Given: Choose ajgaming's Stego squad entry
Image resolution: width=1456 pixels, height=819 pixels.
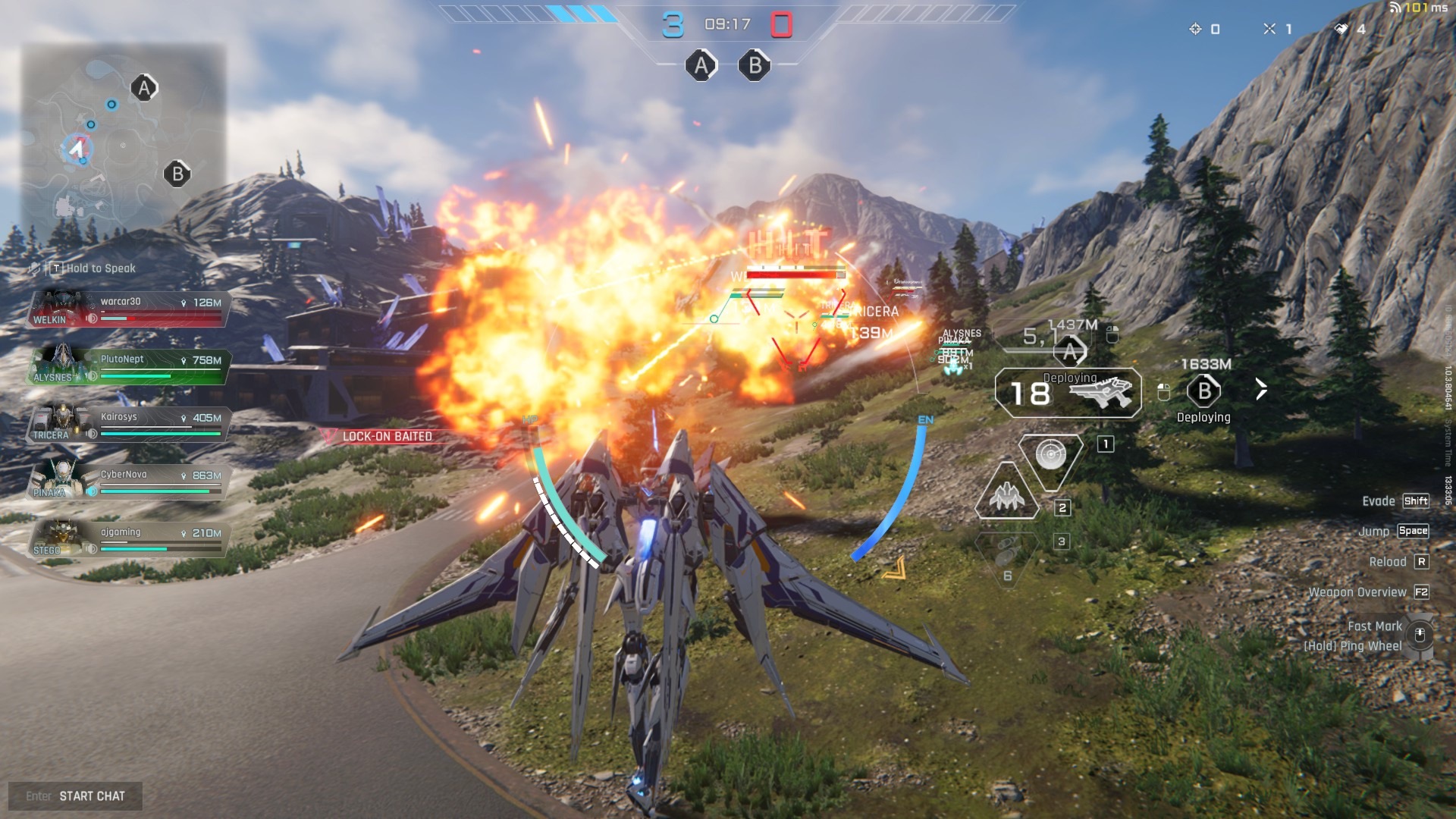Looking at the screenshot, I should coord(129,540).
